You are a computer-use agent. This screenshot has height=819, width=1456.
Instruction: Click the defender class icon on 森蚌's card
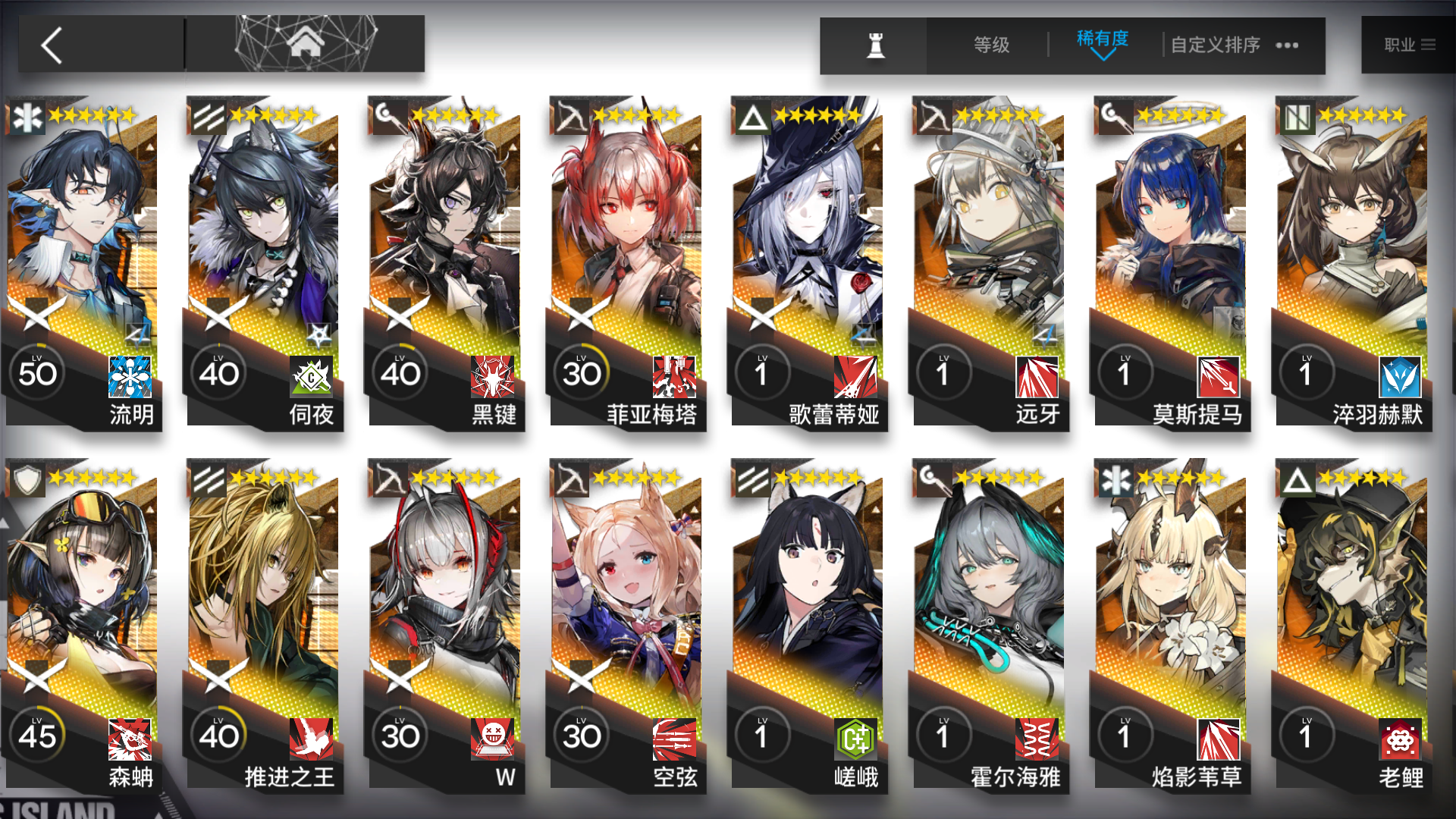pyautogui.click(x=26, y=480)
